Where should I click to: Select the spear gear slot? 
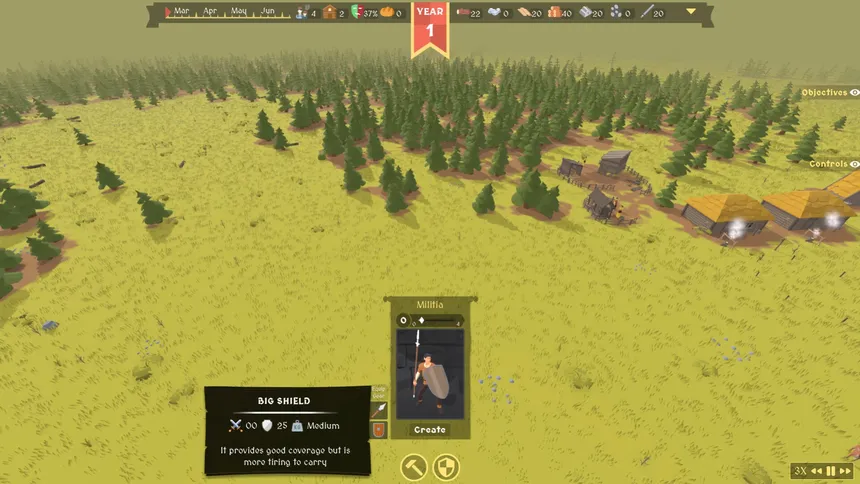pyautogui.click(x=379, y=410)
